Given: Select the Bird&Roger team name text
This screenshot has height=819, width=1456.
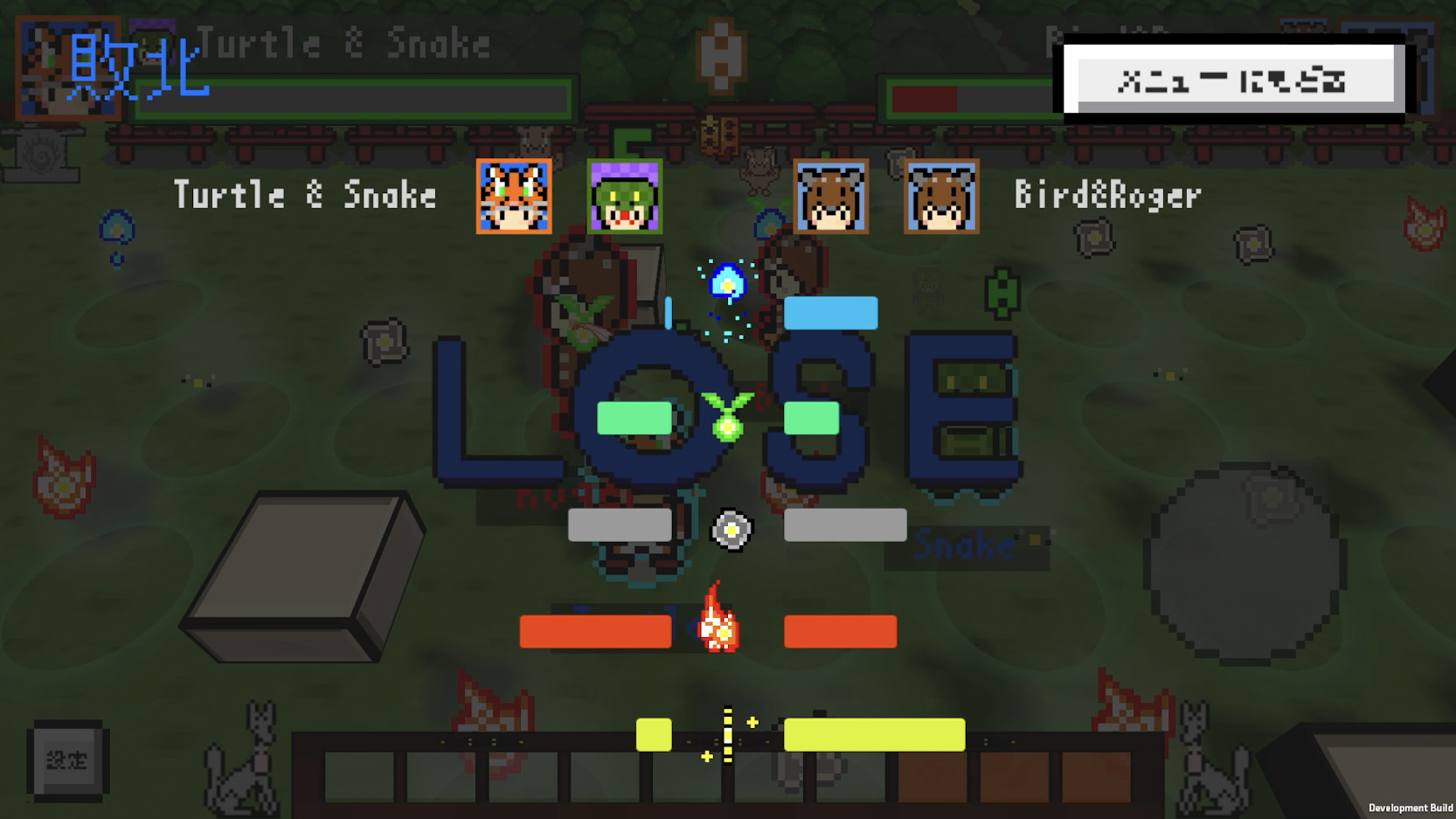Looking at the screenshot, I should [1106, 194].
